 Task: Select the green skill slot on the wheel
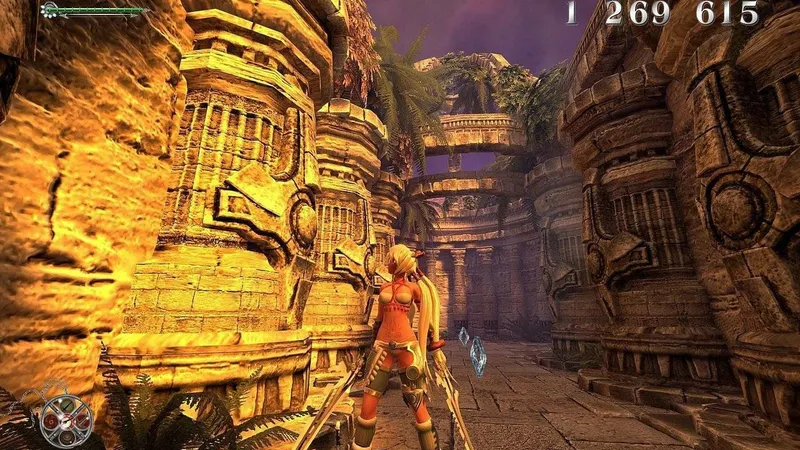tap(67, 405)
